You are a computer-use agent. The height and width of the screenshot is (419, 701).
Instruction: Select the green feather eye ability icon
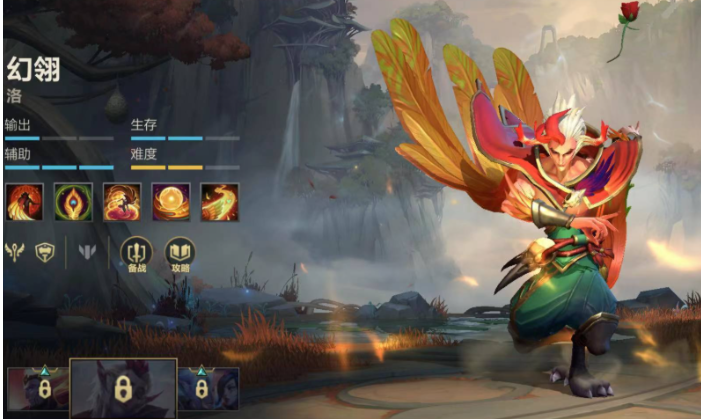[71, 202]
